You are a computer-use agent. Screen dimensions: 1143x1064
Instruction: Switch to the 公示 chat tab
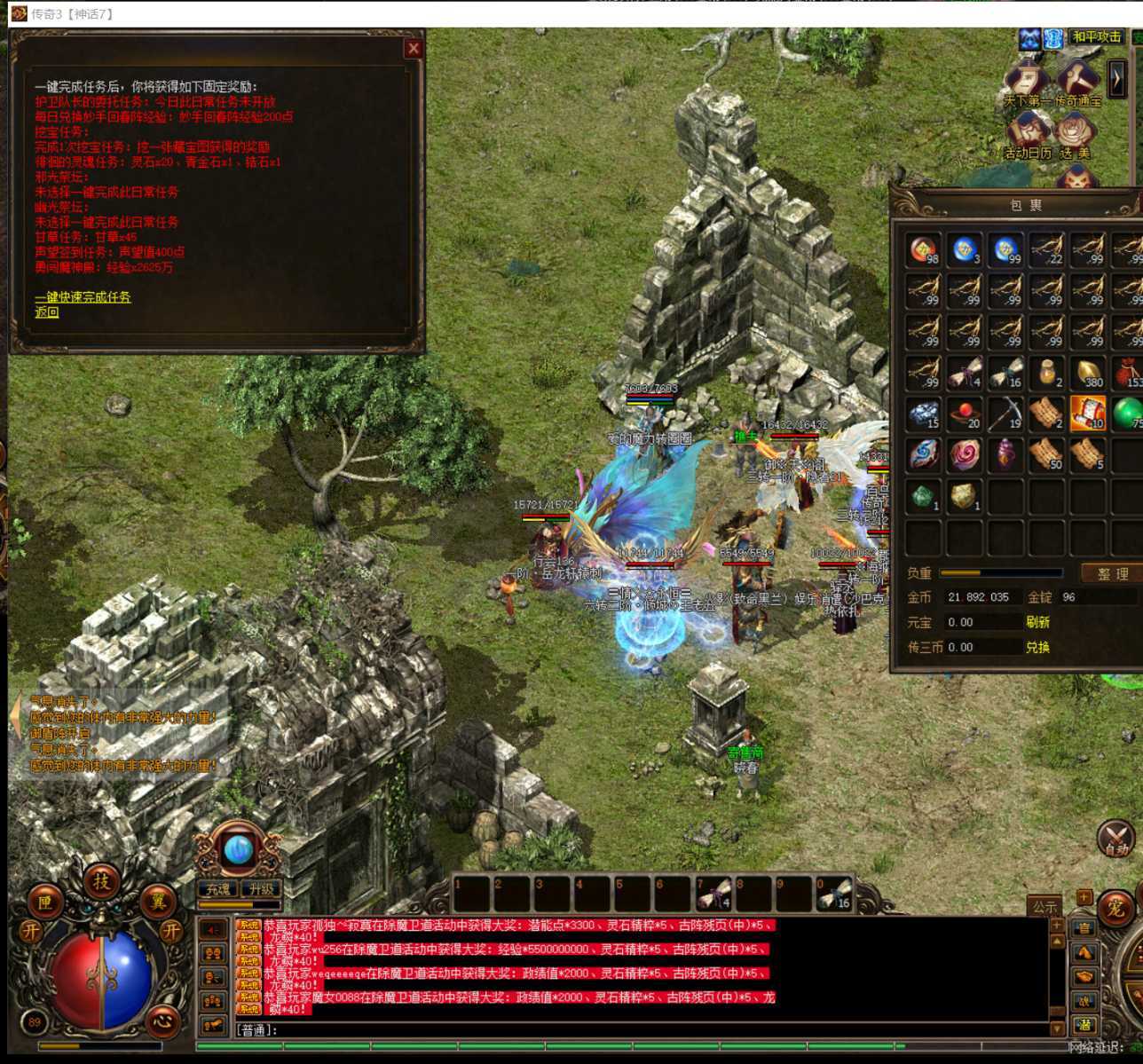[1044, 906]
